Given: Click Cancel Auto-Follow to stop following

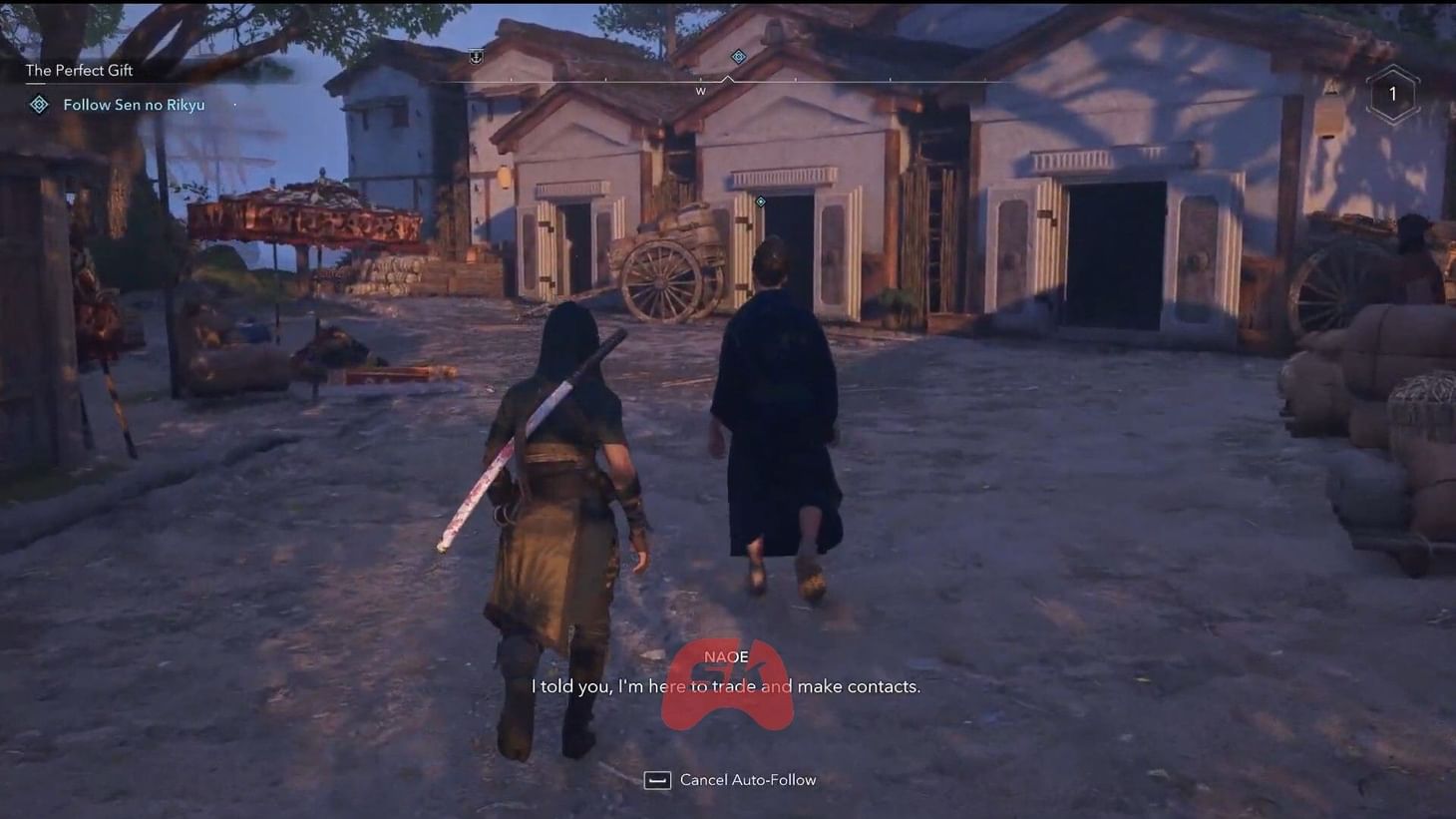Looking at the screenshot, I should pyautogui.click(x=748, y=779).
